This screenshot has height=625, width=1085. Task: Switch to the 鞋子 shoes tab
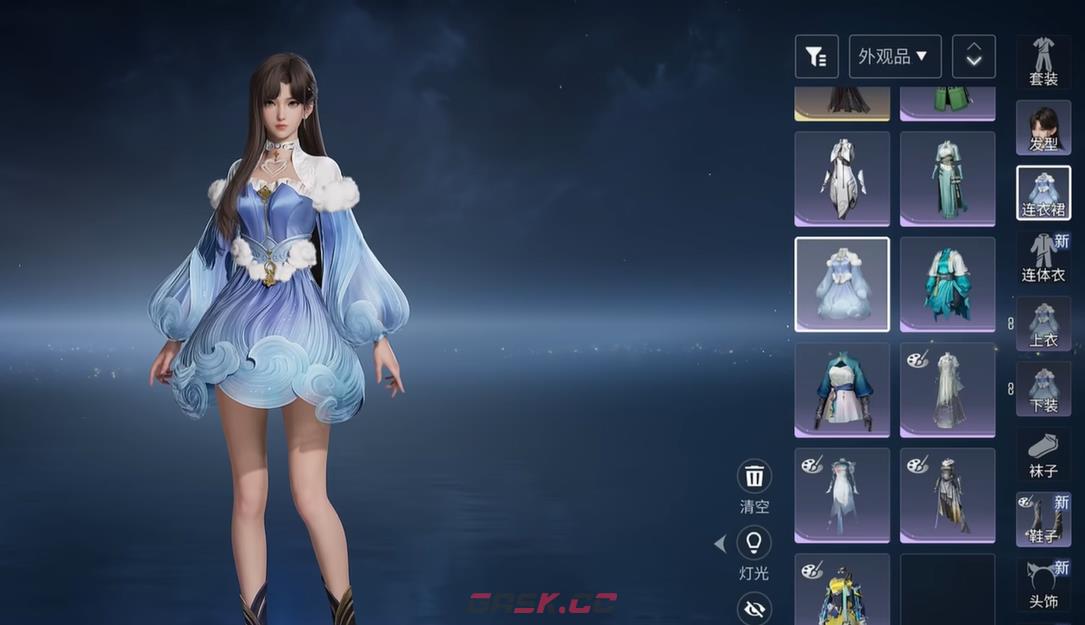(x=1043, y=520)
